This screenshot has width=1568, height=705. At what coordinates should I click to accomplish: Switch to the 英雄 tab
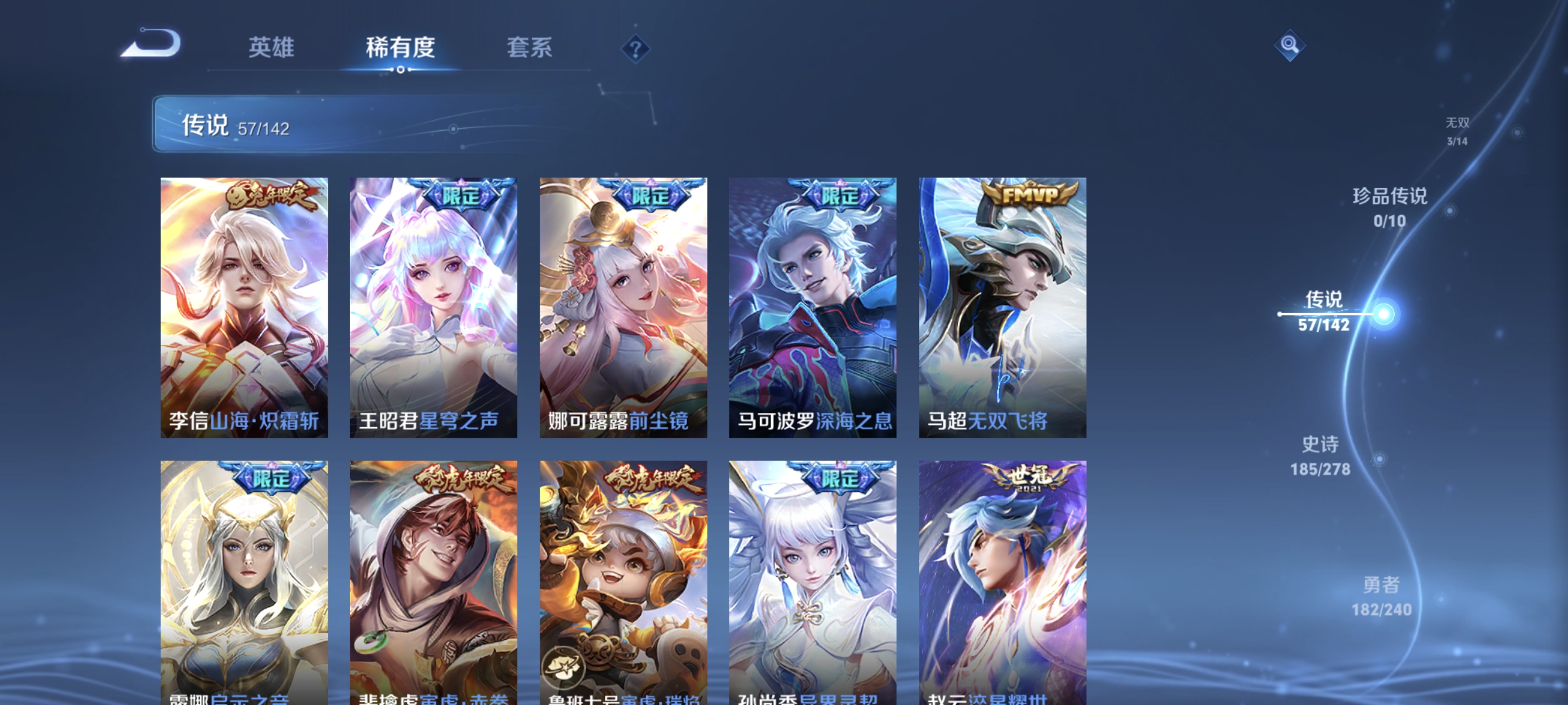click(270, 48)
